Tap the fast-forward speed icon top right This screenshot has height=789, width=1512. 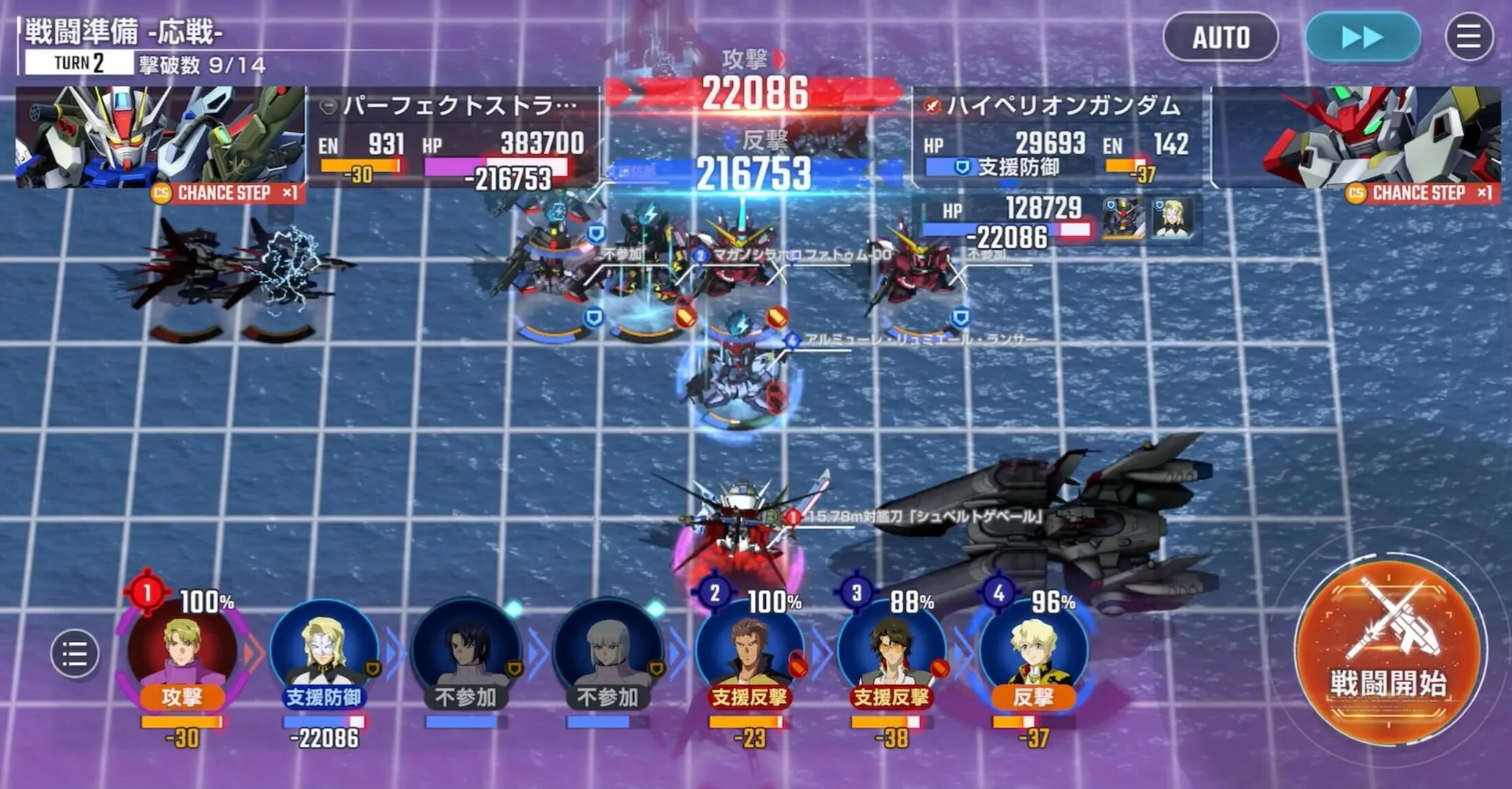click(1362, 38)
